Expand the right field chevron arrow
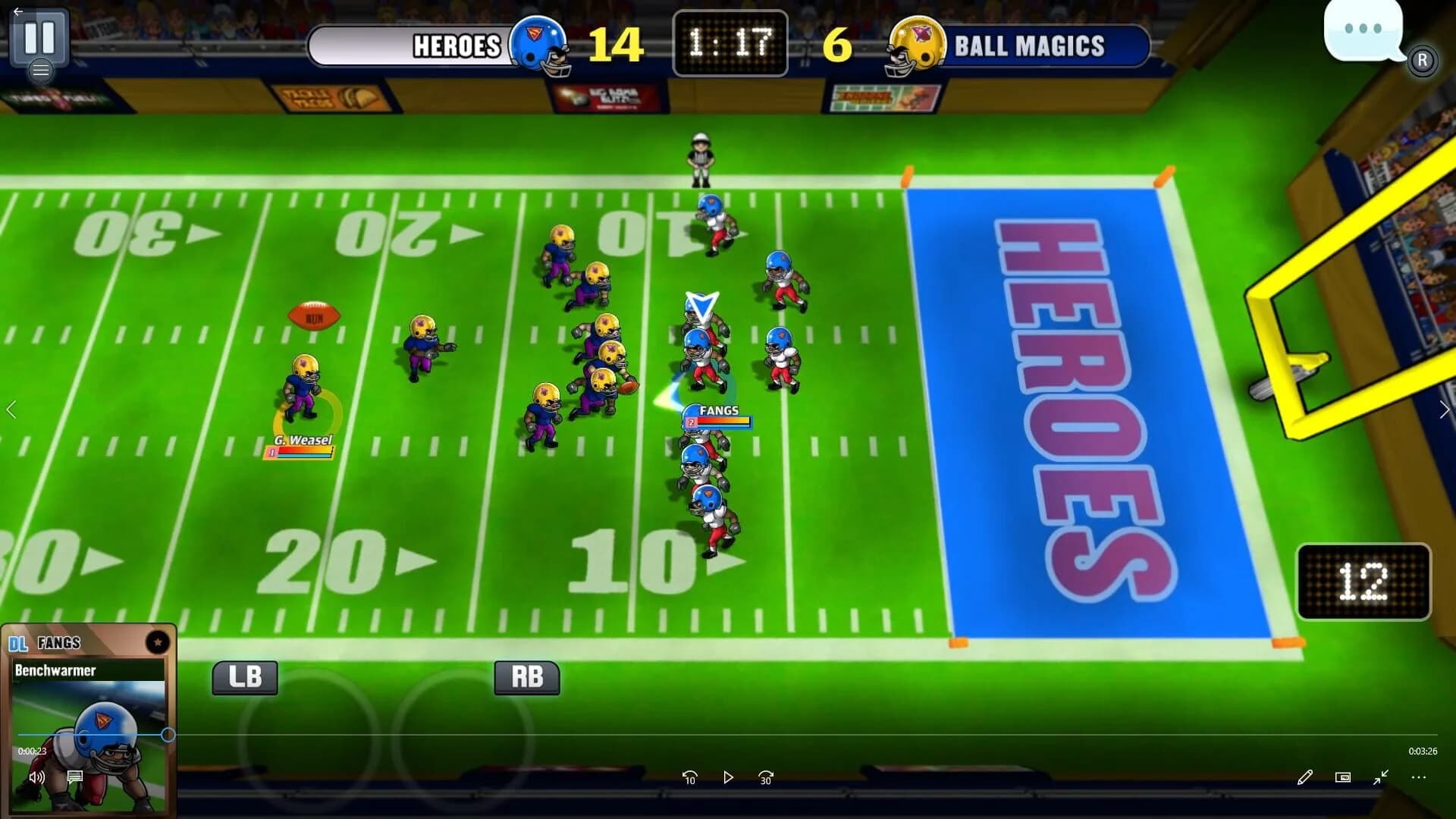This screenshot has width=1456, height=819. [1445, 409]
